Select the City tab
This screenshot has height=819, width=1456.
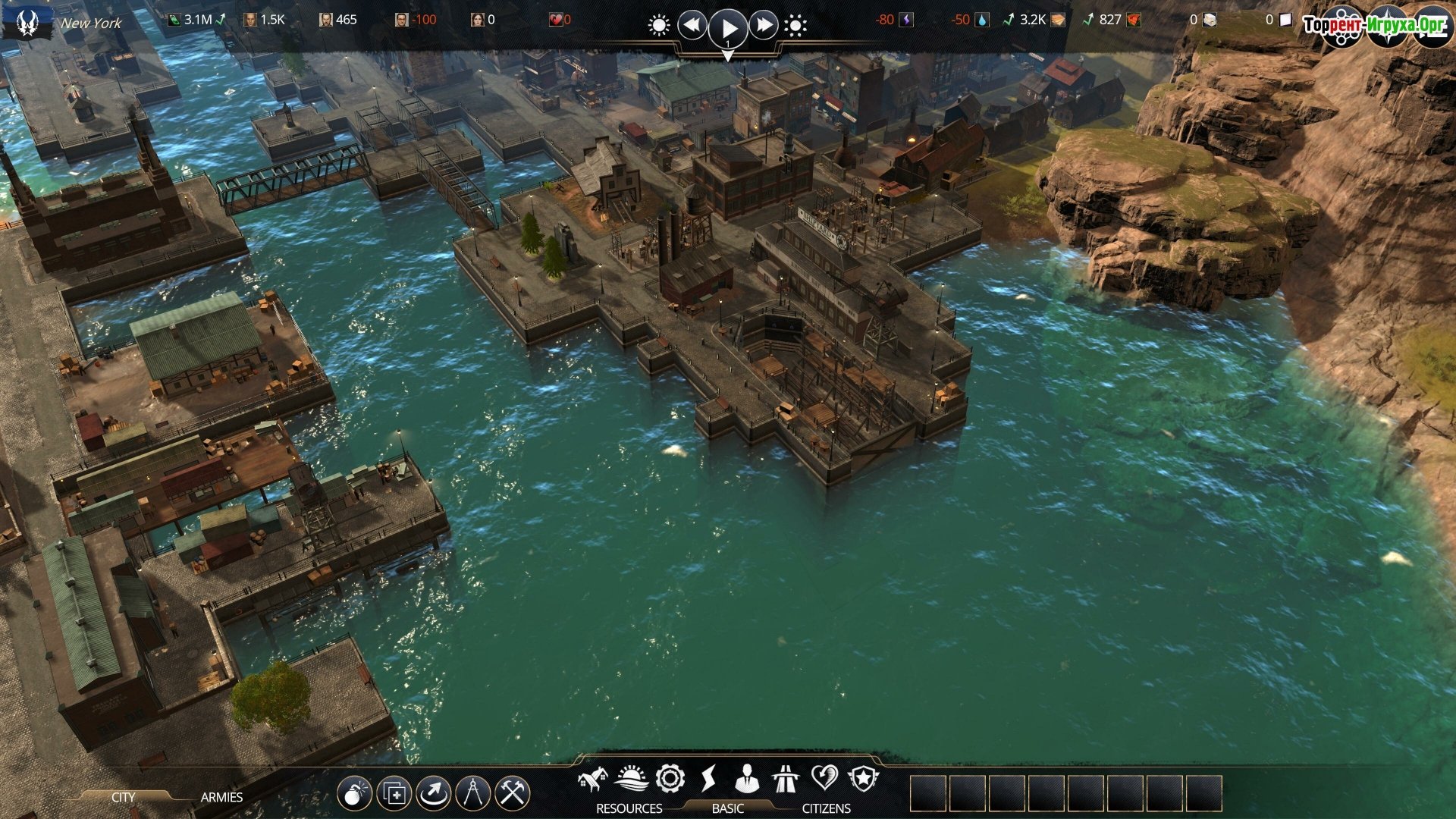coord(123,797)
